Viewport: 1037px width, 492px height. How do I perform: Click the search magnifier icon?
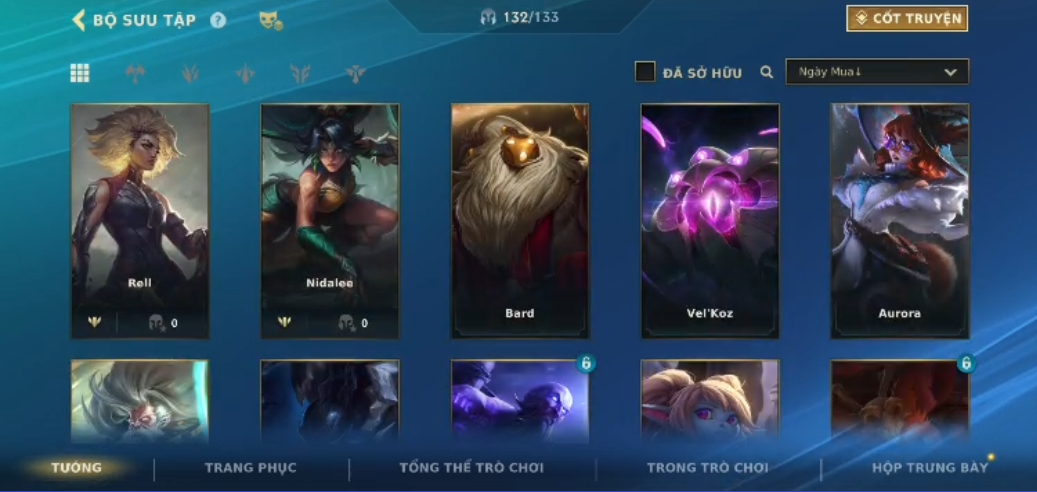767,72
